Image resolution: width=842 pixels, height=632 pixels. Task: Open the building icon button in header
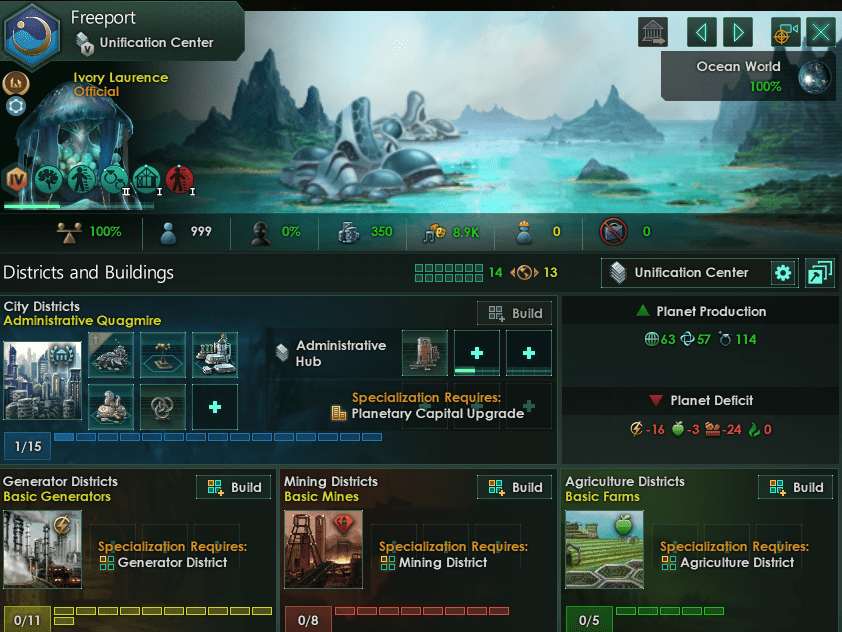click(653, 32)
